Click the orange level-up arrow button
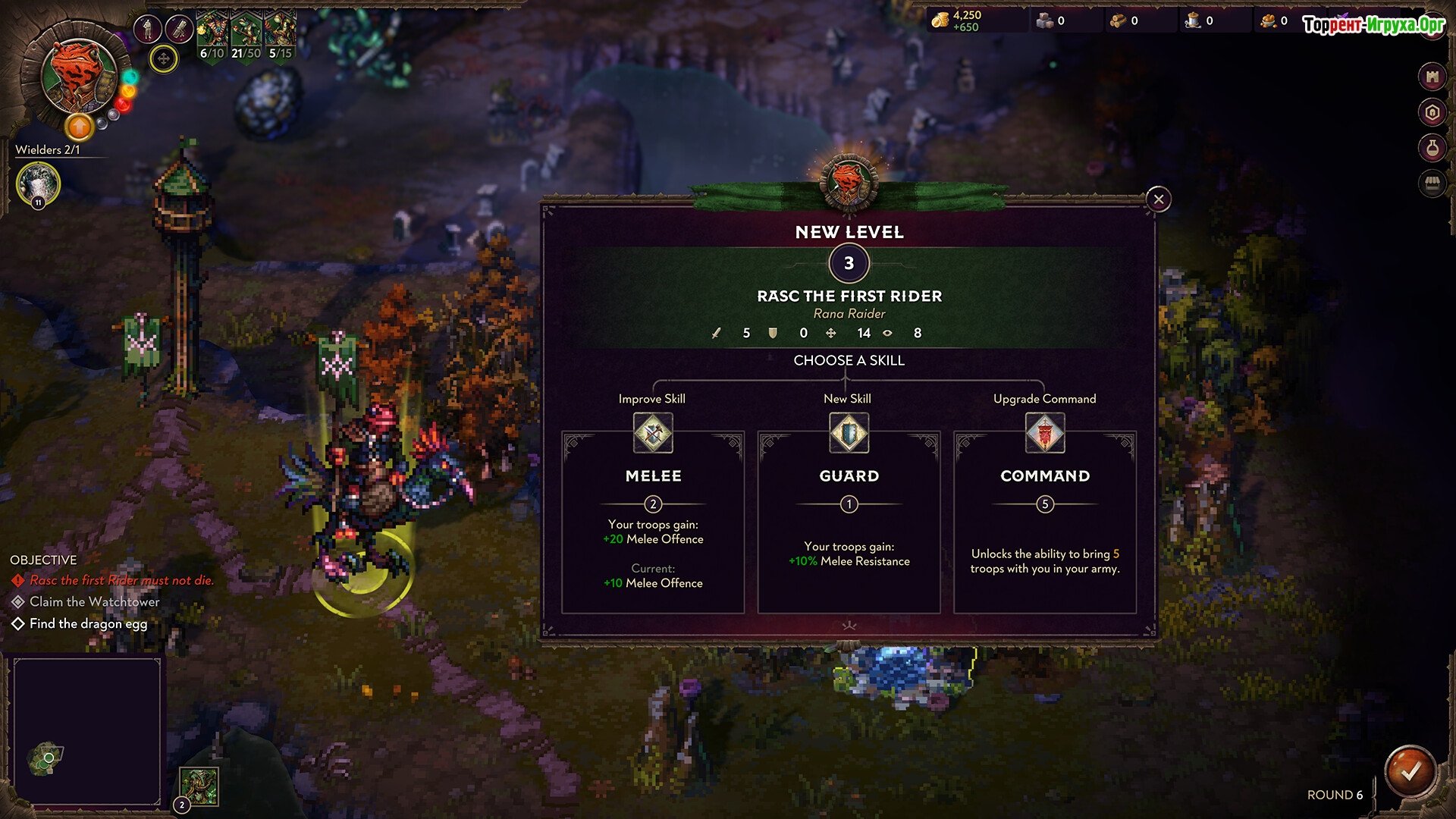 (79, 127)
